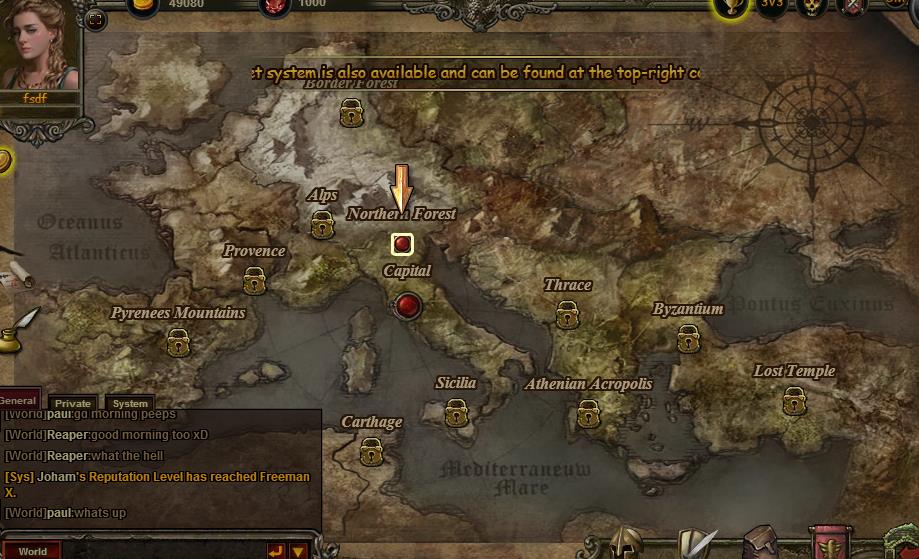The image size is (919, 559).
Task: Click the Carthage locked padlock
Action: point(372,451)
